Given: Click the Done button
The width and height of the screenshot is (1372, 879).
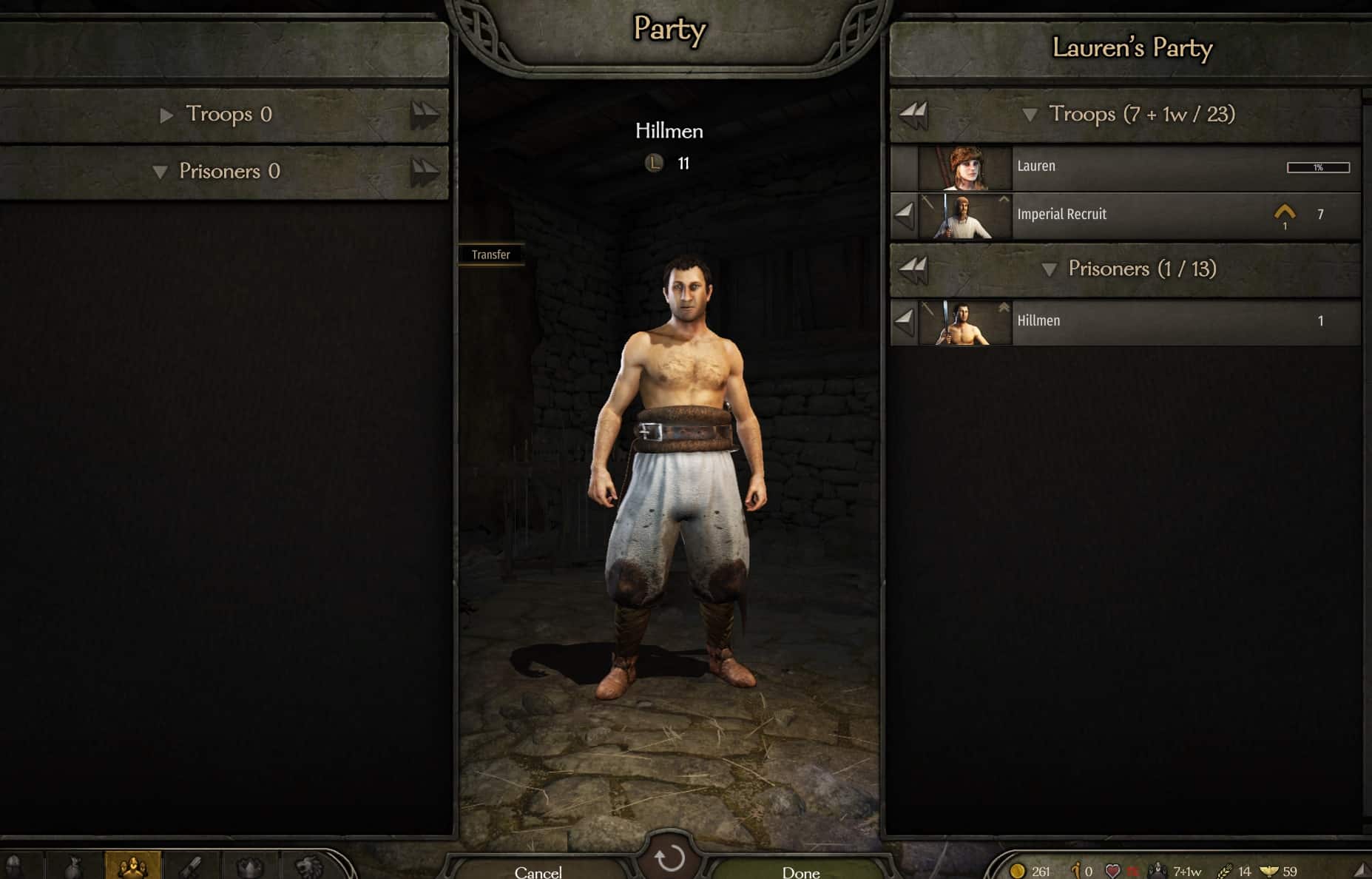Looking at the screenshot, I should click(x=799, y=872).
